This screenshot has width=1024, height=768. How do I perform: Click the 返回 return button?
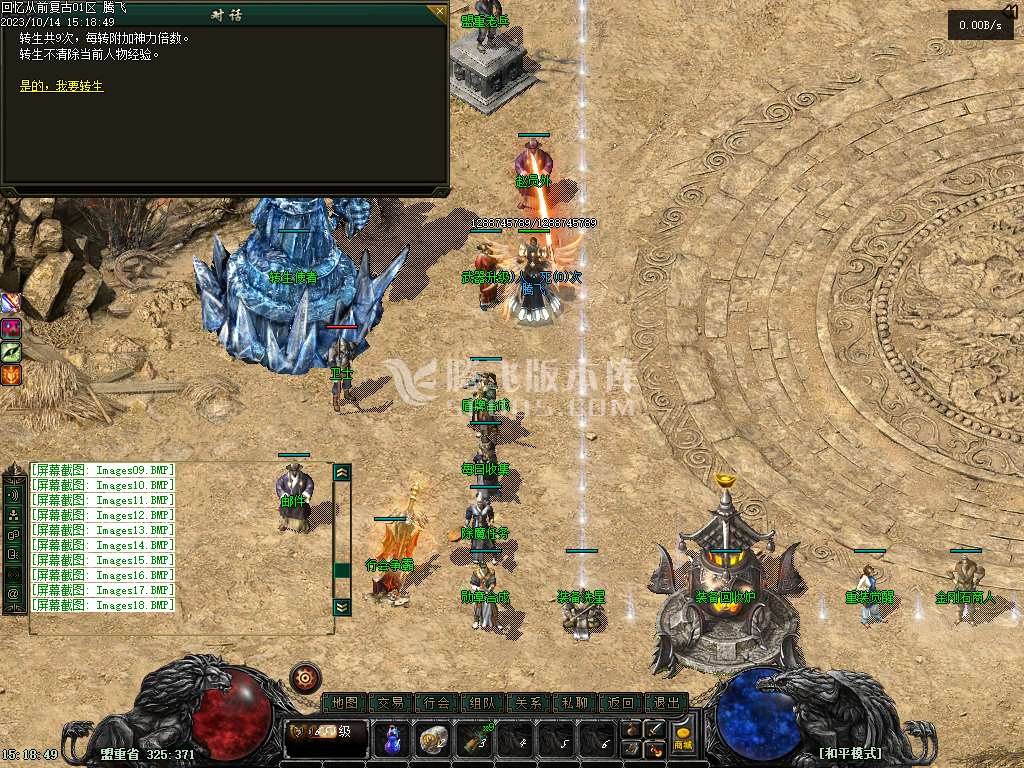(620, 703)
